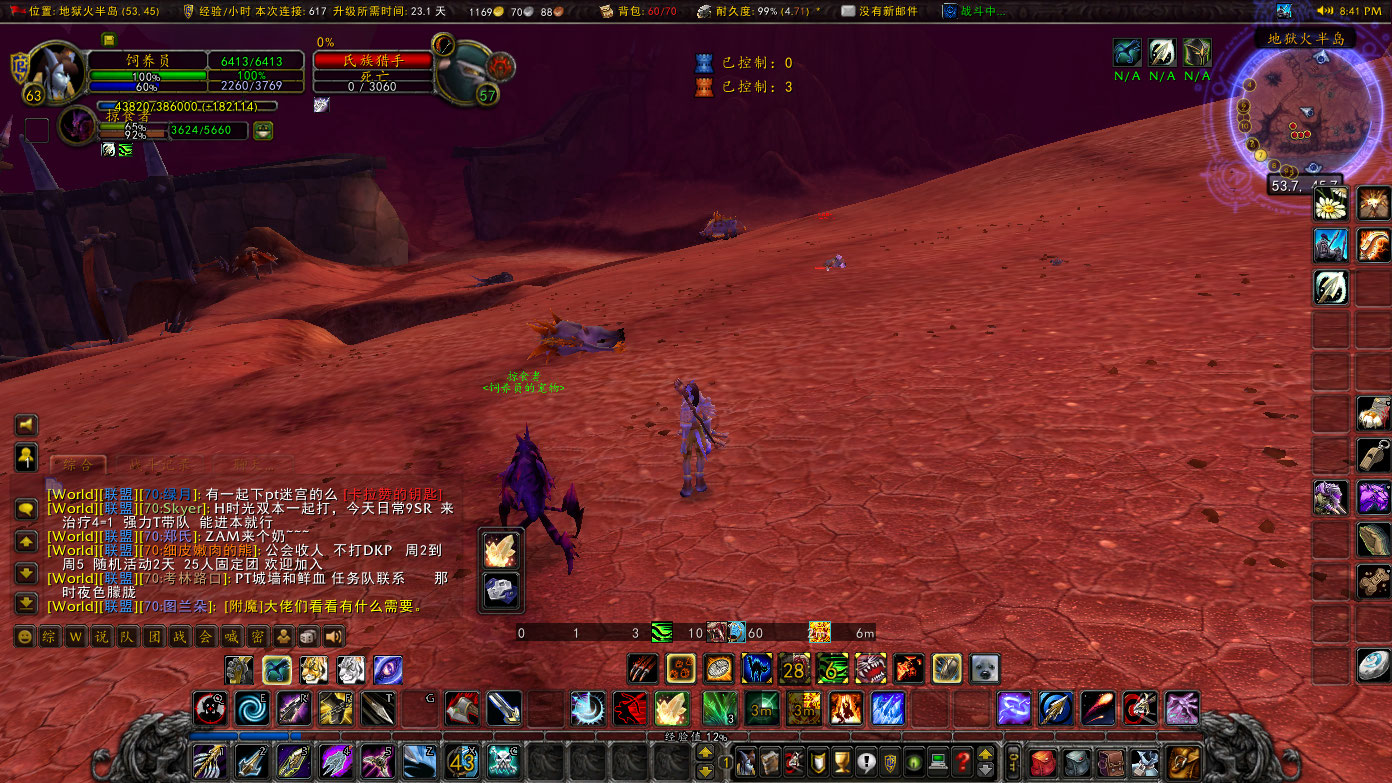Viewport: 1392px width, 783px height.
Task: Open the quest log exclamation icon
Action: pyautogui.click(x=866, y=761)
